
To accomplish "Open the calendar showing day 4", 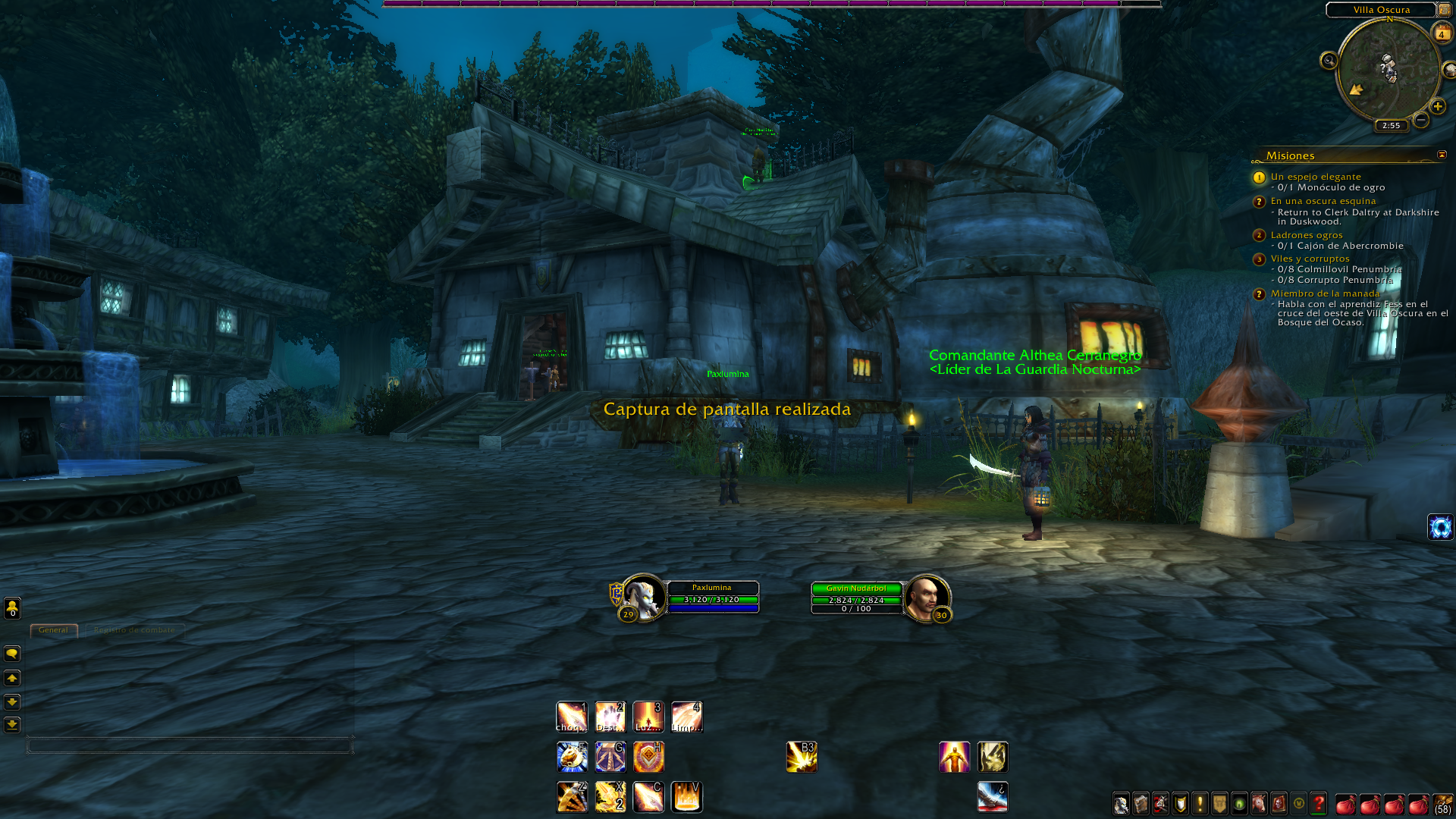I will click(1441, 33).
